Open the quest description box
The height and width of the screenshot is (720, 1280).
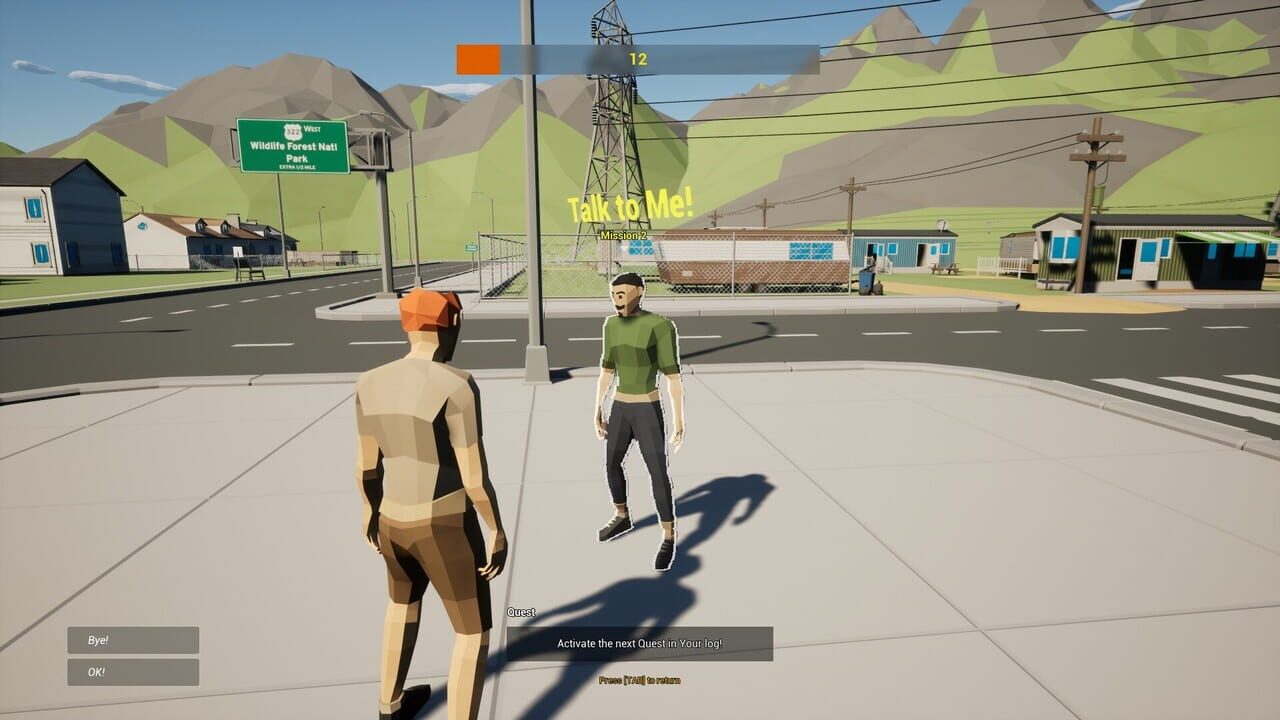tap(640, 645)
